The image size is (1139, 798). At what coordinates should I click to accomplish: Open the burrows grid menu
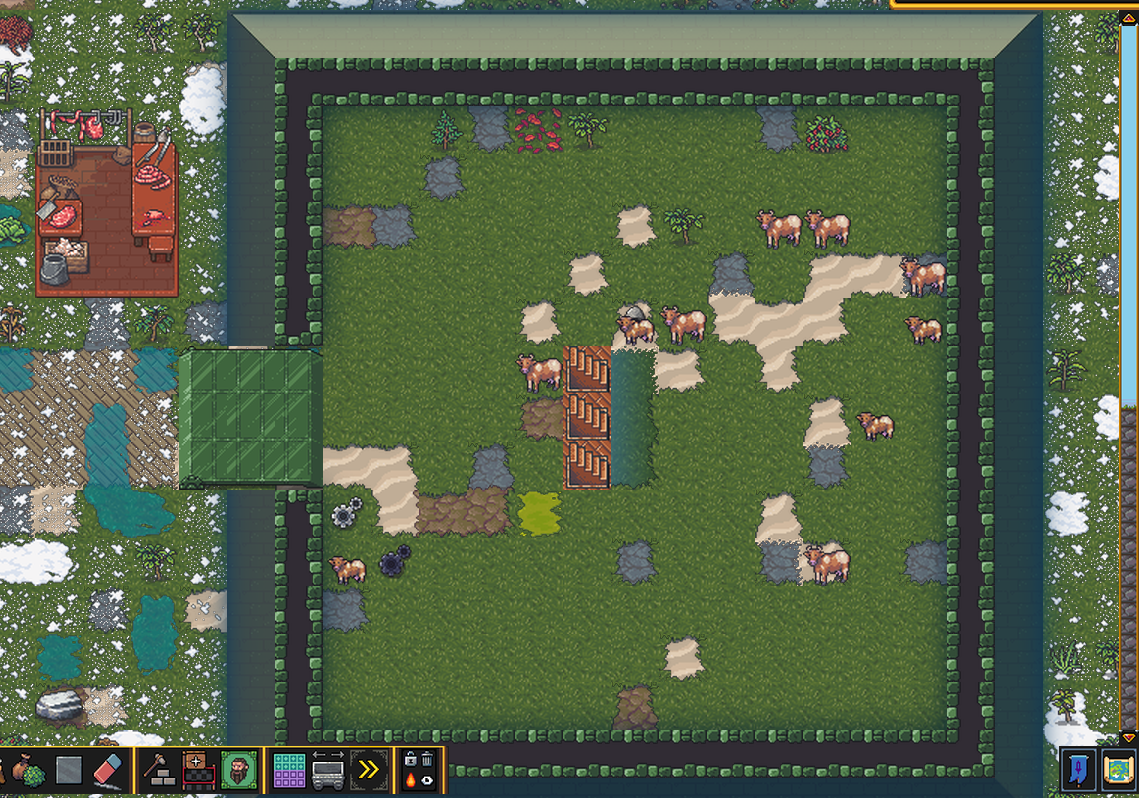[x=290, y=771]
